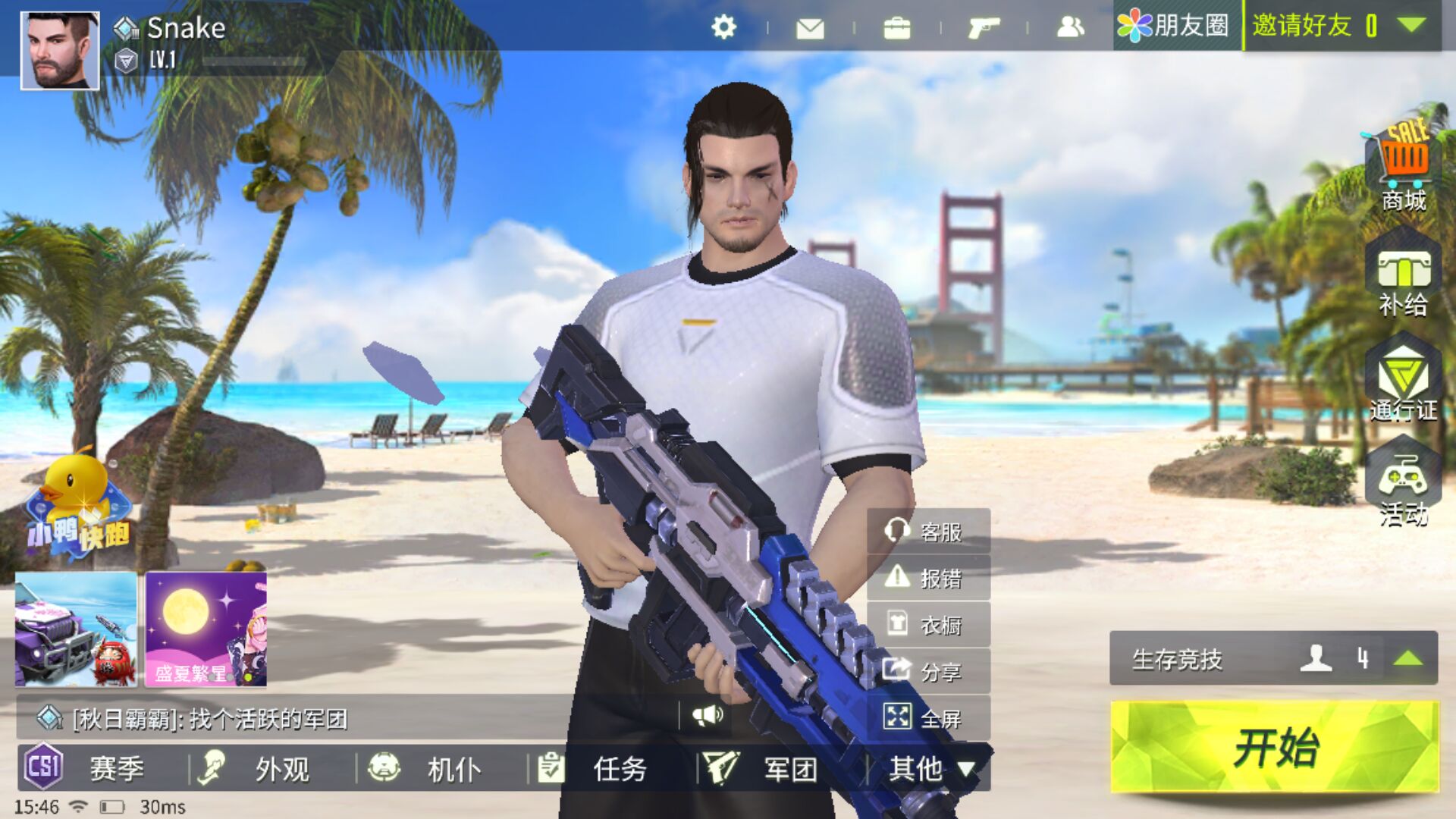This screenshot has width=1456, height=819.
Task: Open the 通行证 battle pass
Action: coord(1404,384)
